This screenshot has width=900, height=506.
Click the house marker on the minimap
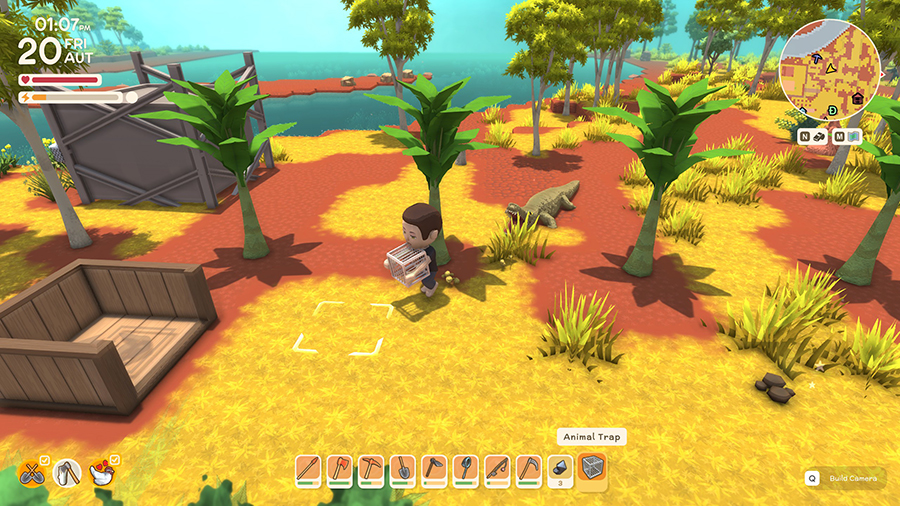click(x=857, y=99)
